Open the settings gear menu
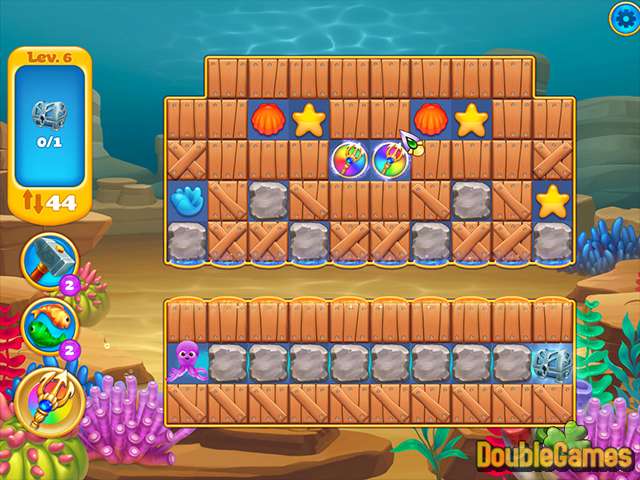Screen dimensions: 640x480 [x=623, y=16]
